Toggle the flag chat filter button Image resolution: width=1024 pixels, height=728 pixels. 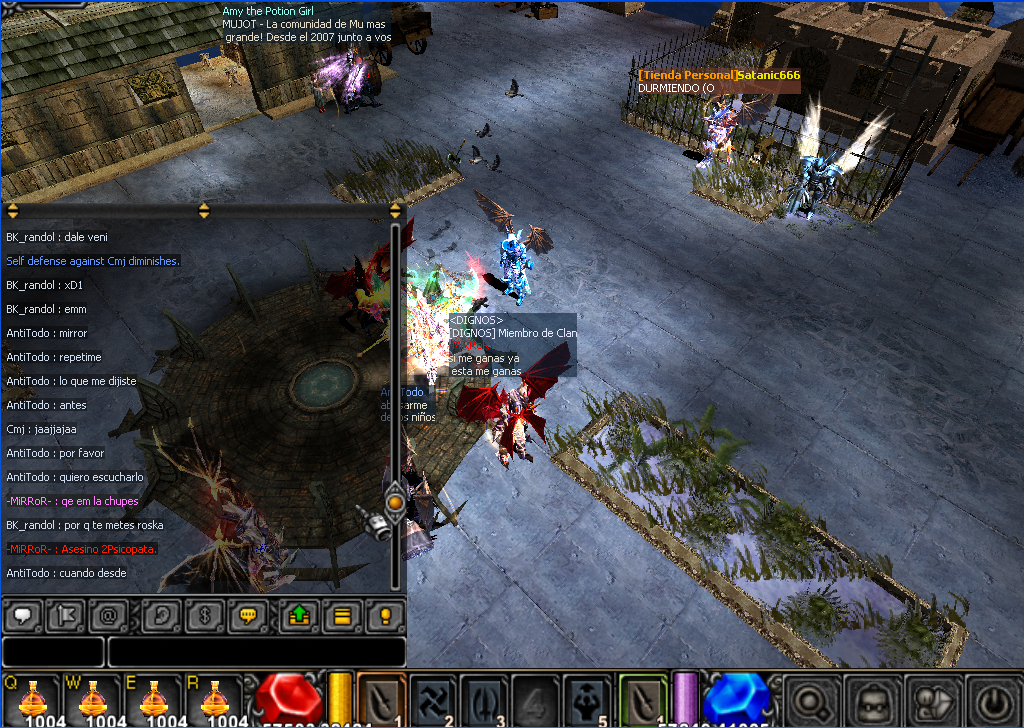[x=66, y=616]
